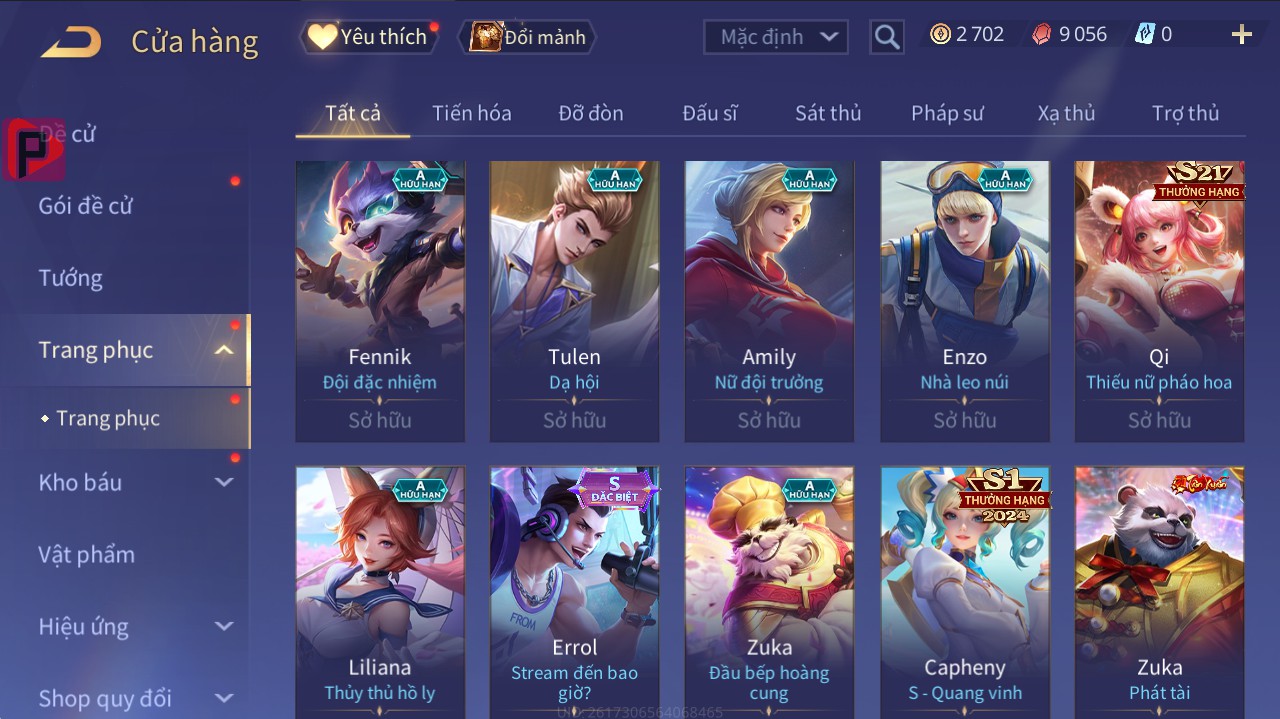Image resolution: width=1280 pixels, height=719 pixels.
Task: Select the Fennik Đội đặc nhiệm skin card
Action: pyautogui.click(x=380, y=300)
